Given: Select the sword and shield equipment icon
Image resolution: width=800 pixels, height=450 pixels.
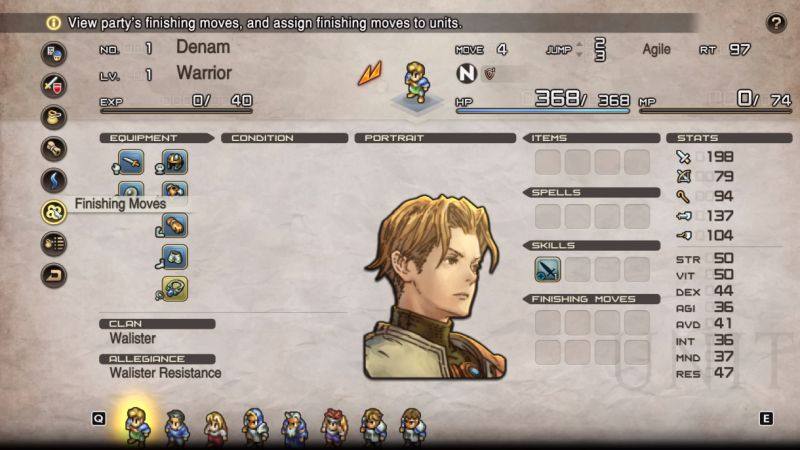Looking at the screenshot, I should click(53, 84).
